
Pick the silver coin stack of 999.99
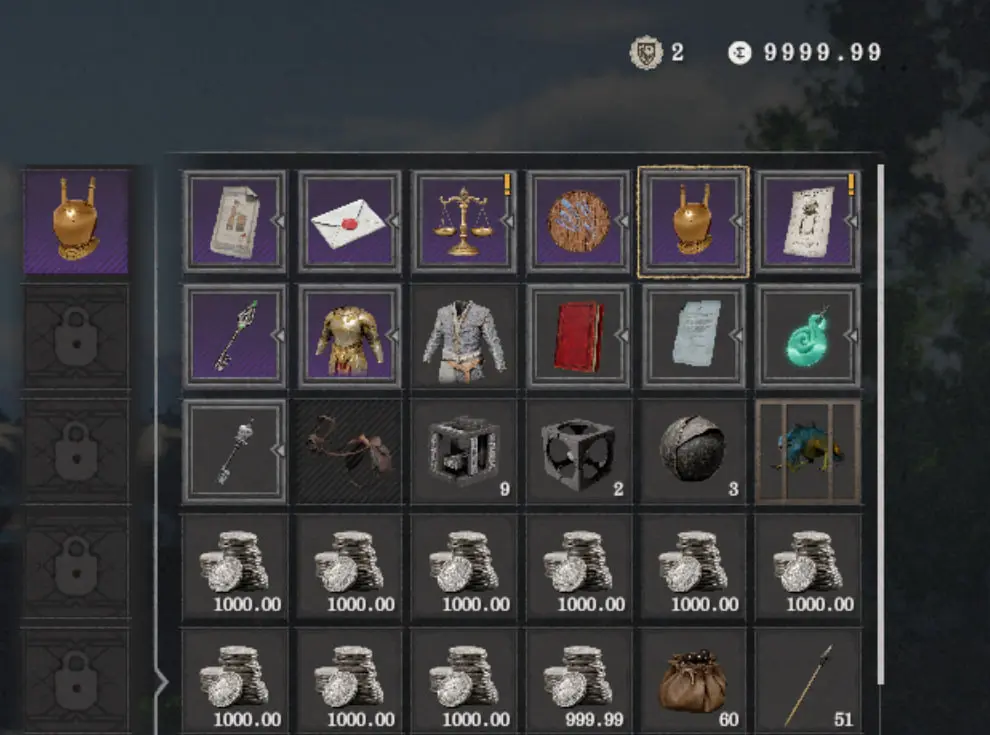click(x=579, y=680)
